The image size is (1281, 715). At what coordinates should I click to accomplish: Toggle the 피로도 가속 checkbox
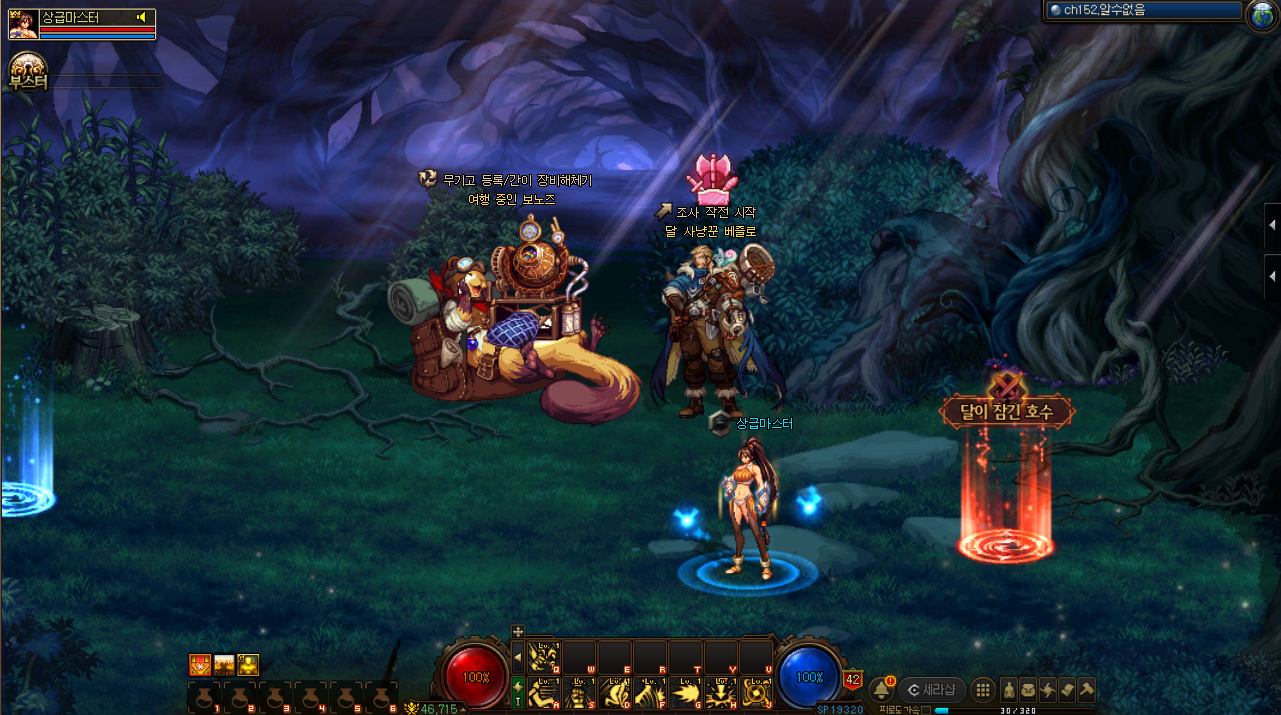coord(925,710)
